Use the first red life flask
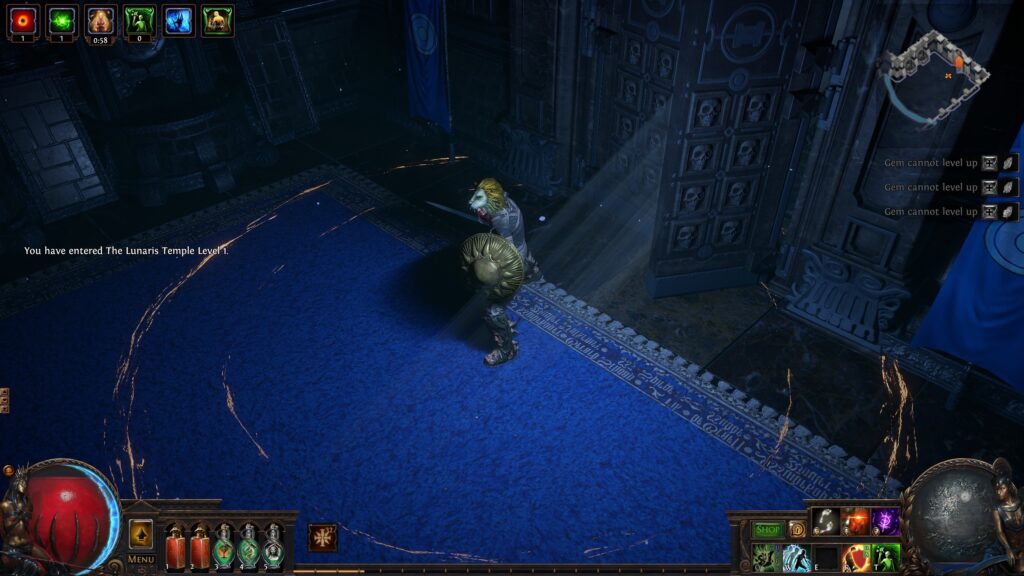 click(176, 547)
